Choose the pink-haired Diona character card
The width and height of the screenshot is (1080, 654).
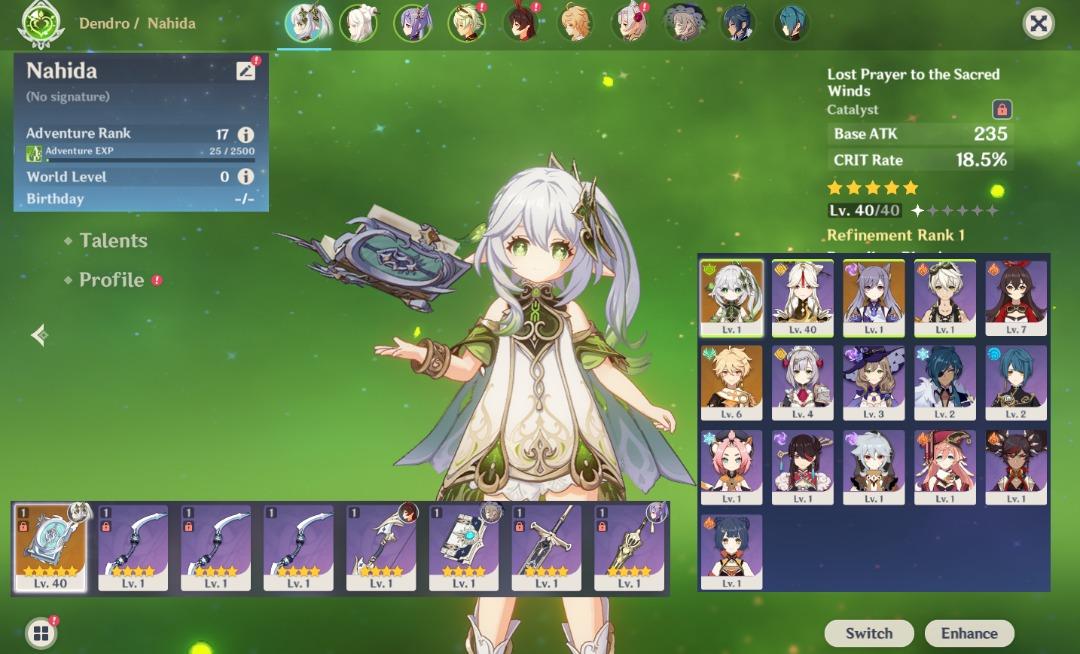[731, 467]
